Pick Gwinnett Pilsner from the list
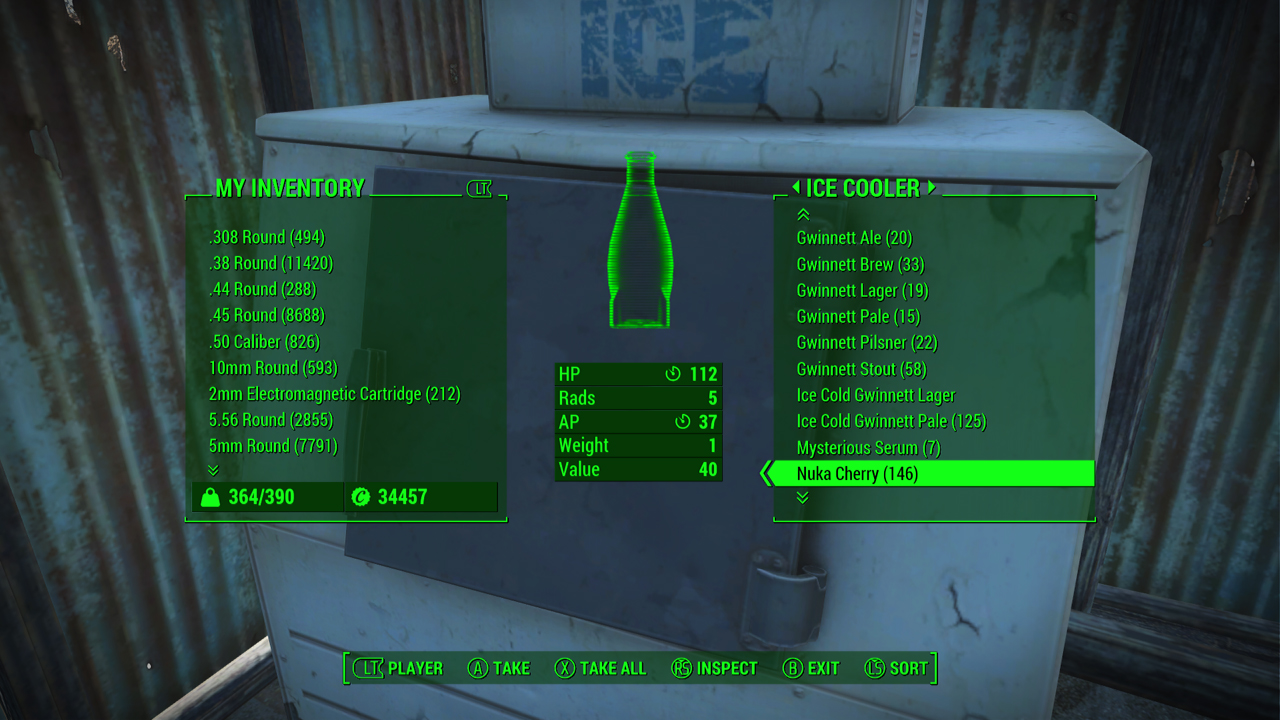The height and width of the screenshot is (720, 1280). (x=866, y=343)
